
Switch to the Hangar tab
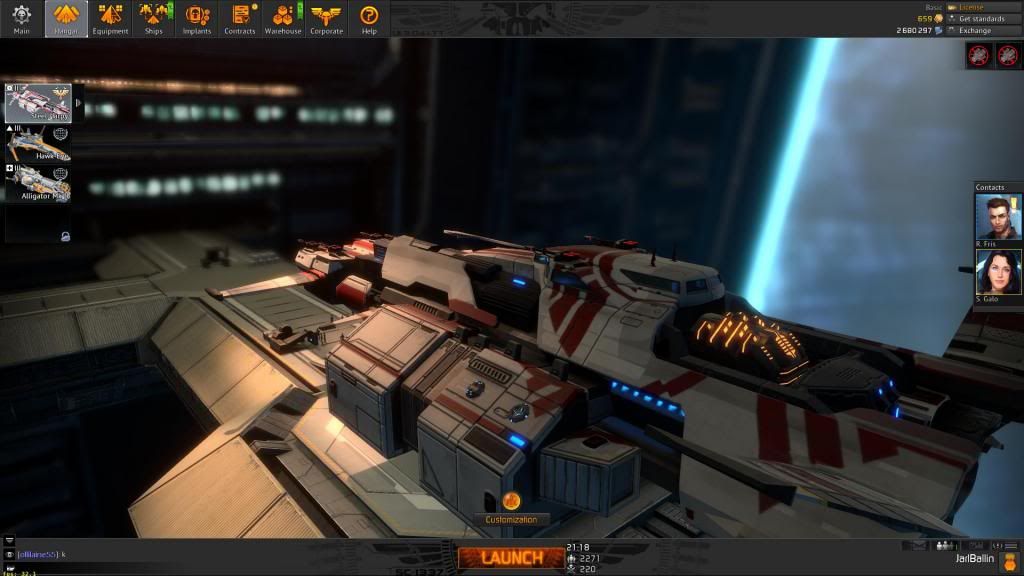click(66, 18)
